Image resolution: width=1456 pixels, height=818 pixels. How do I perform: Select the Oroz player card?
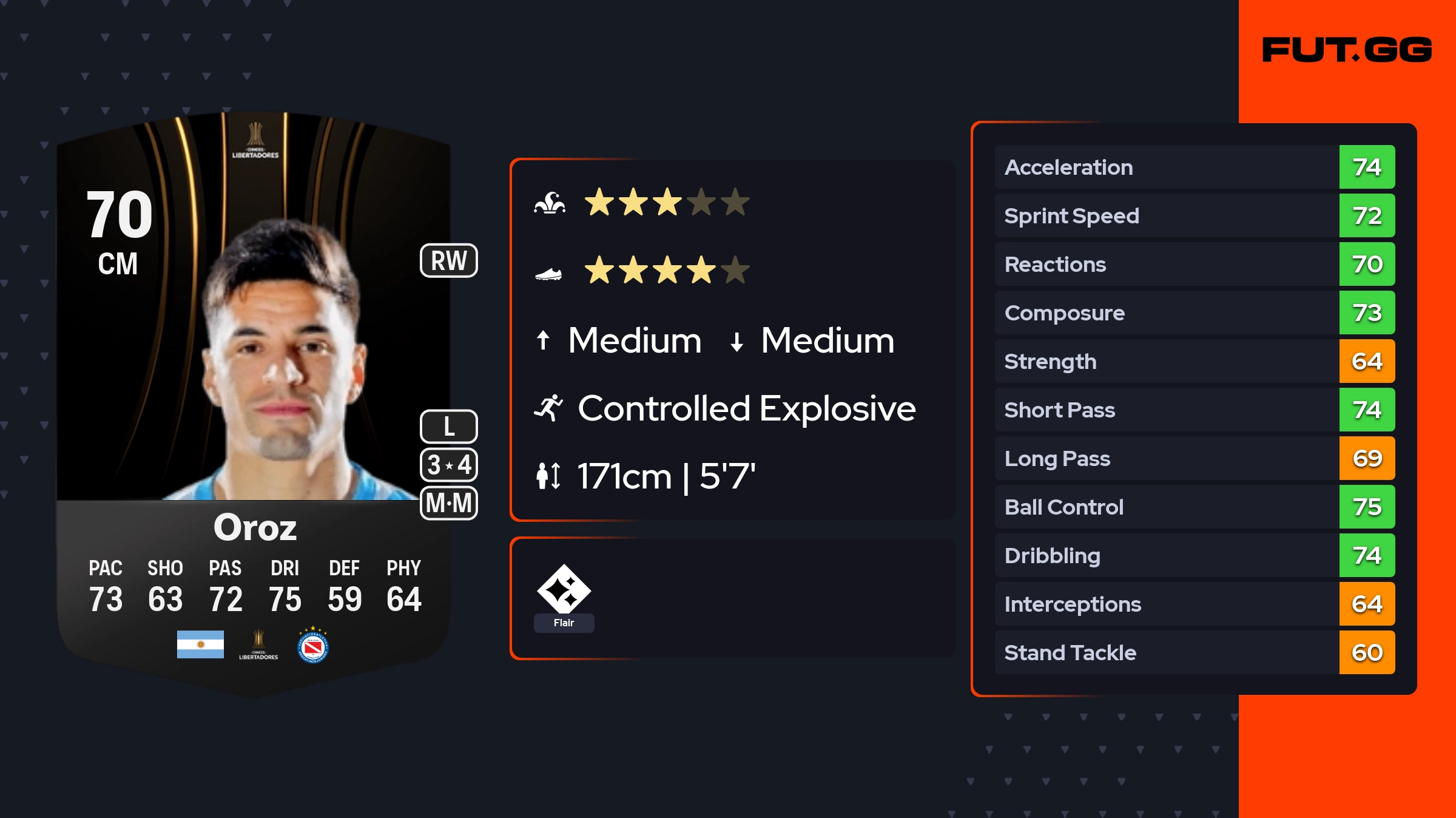point(254,401)
